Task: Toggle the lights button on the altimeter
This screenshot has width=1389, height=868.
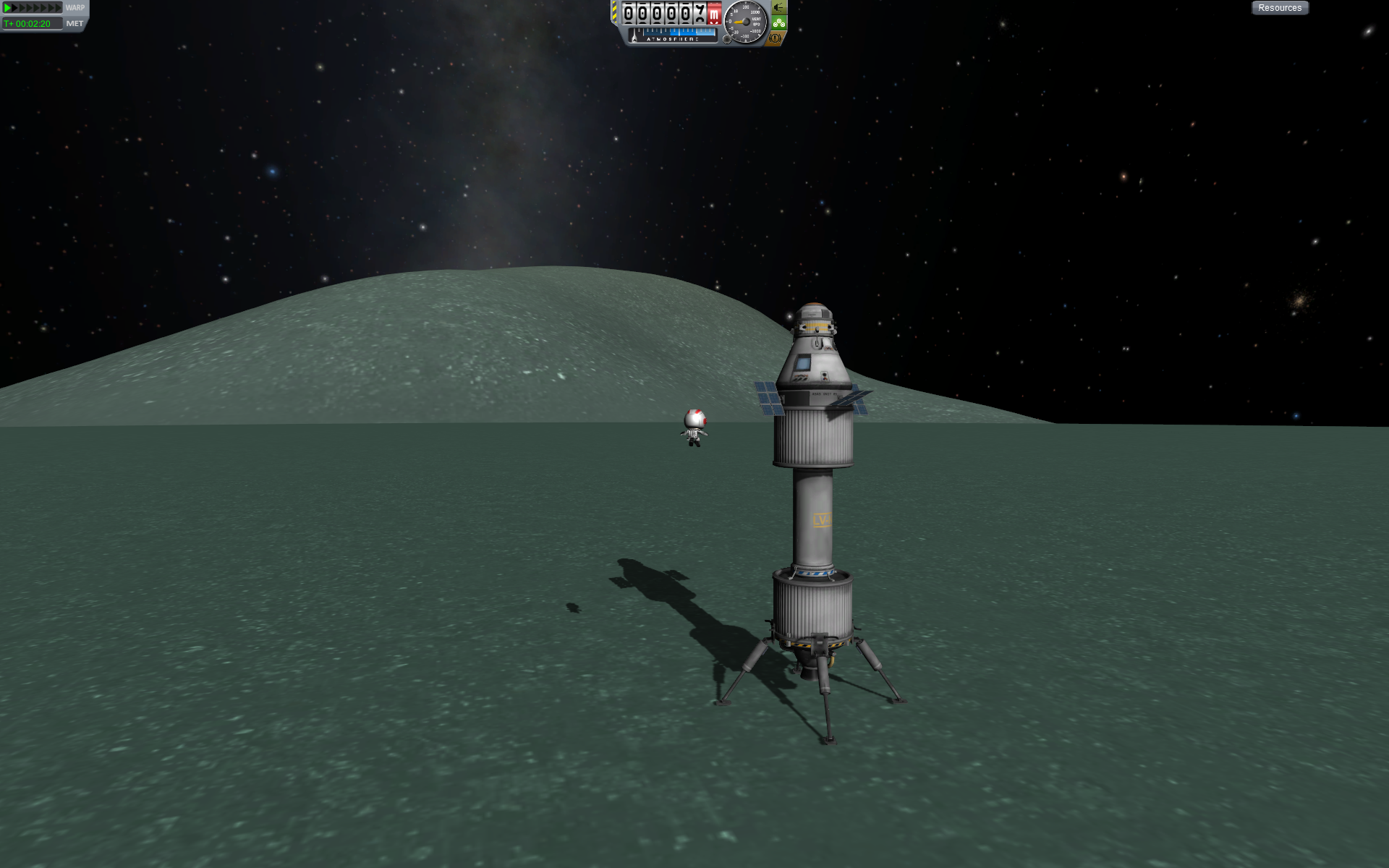Action: (x=778, y=8)
